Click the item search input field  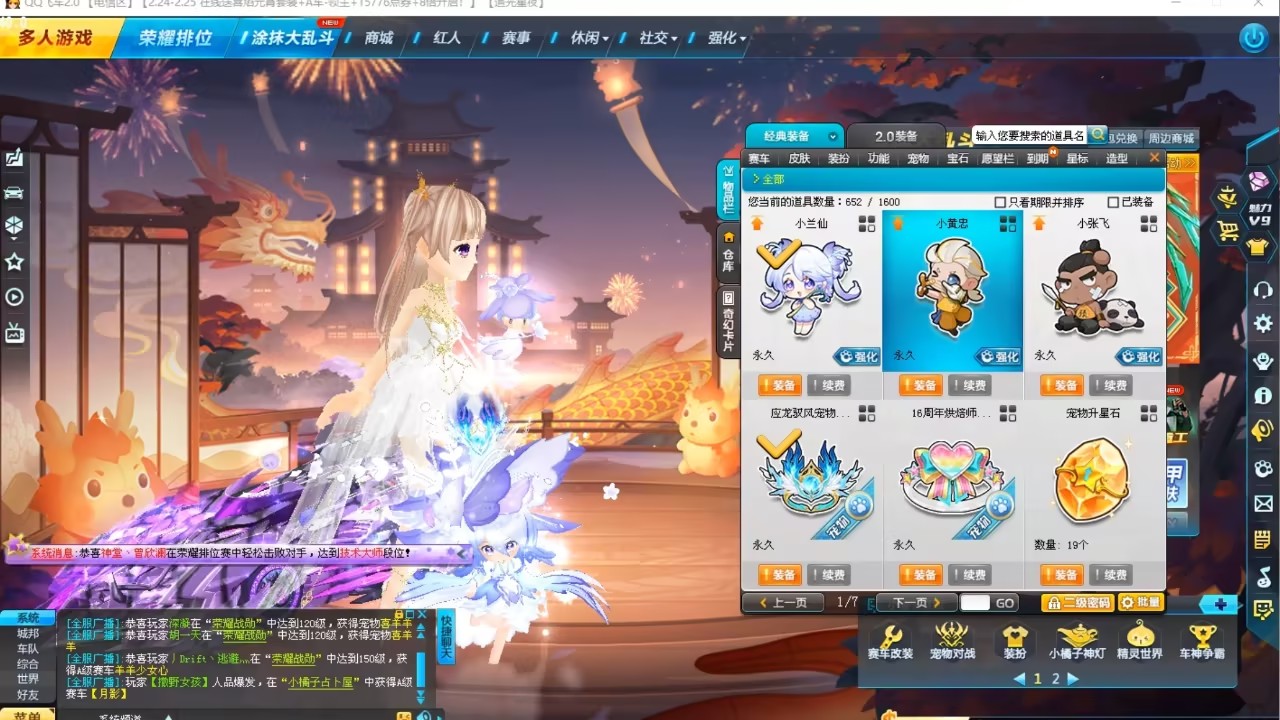1029,135
